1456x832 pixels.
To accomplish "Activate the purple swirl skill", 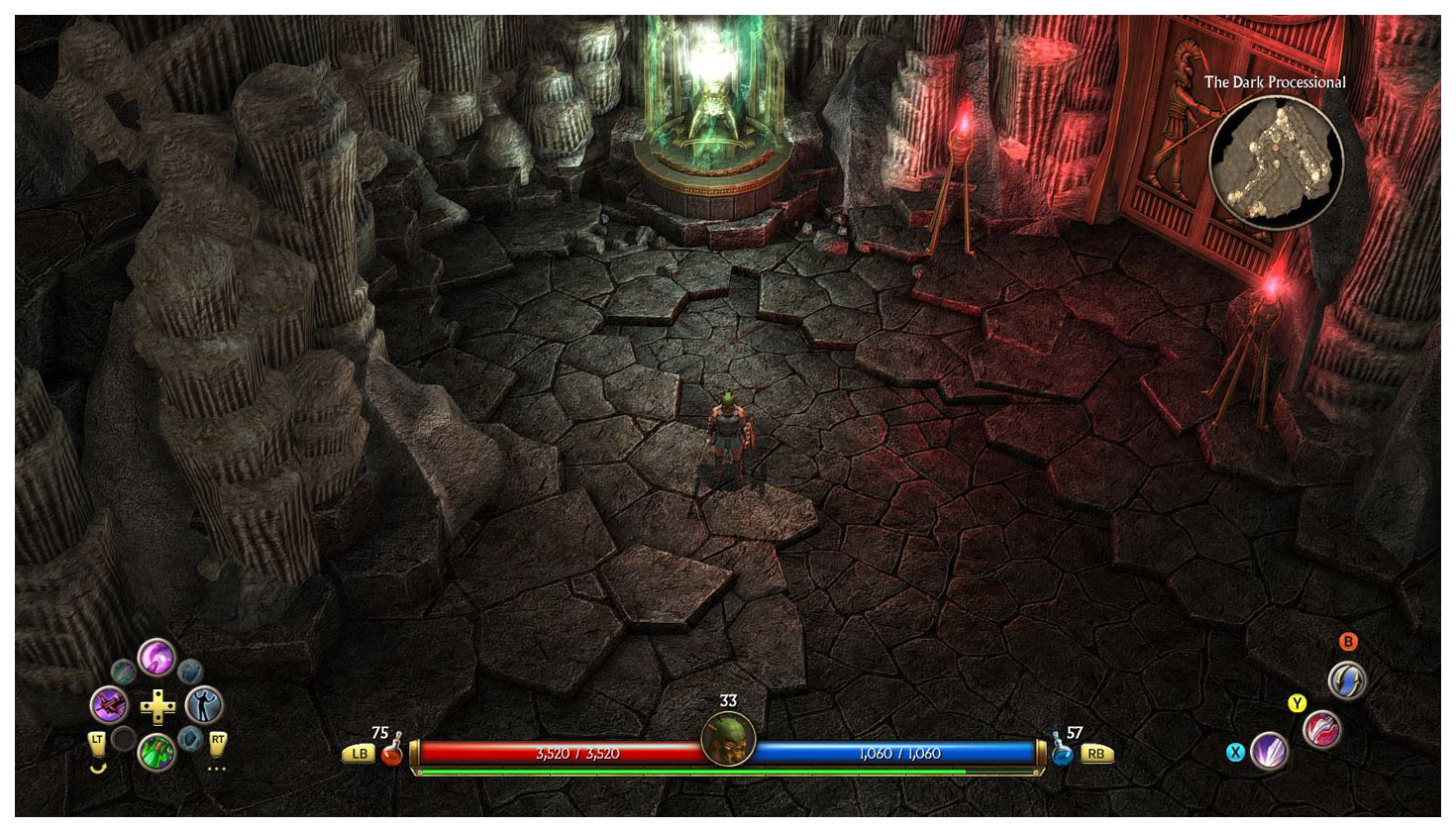I will 156,657.
